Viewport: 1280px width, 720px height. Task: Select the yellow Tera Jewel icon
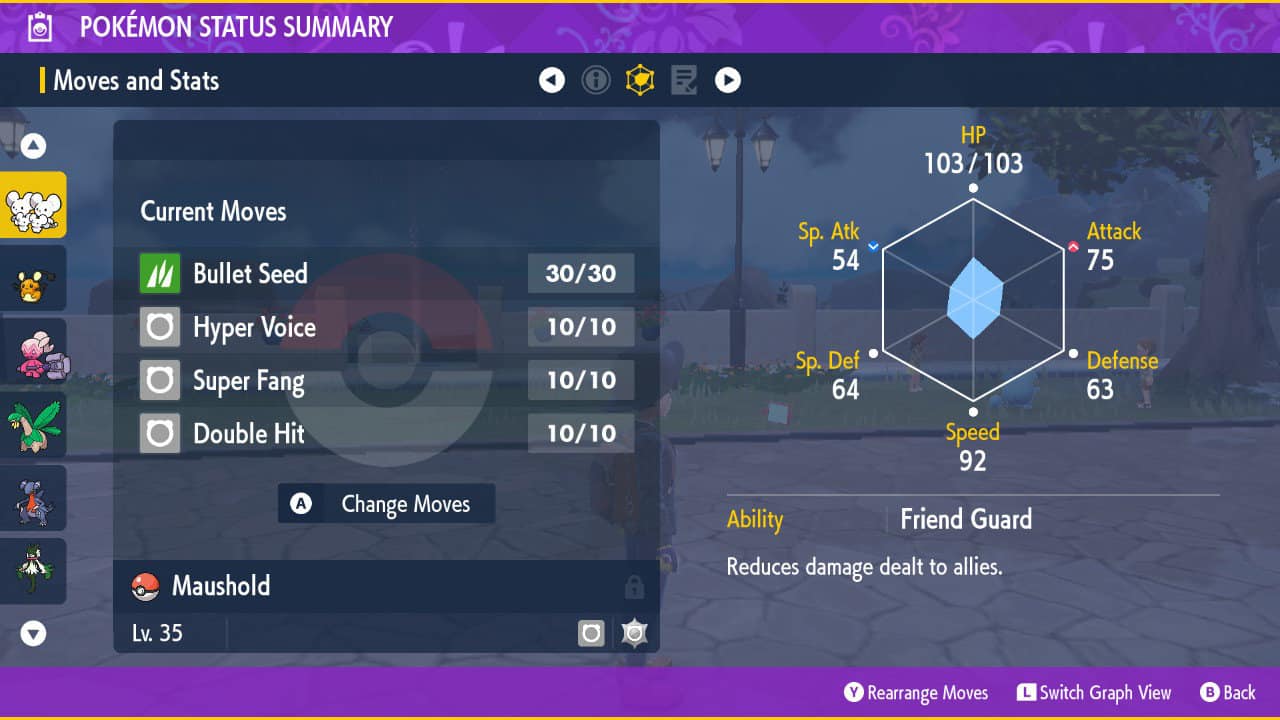point(640,80)
